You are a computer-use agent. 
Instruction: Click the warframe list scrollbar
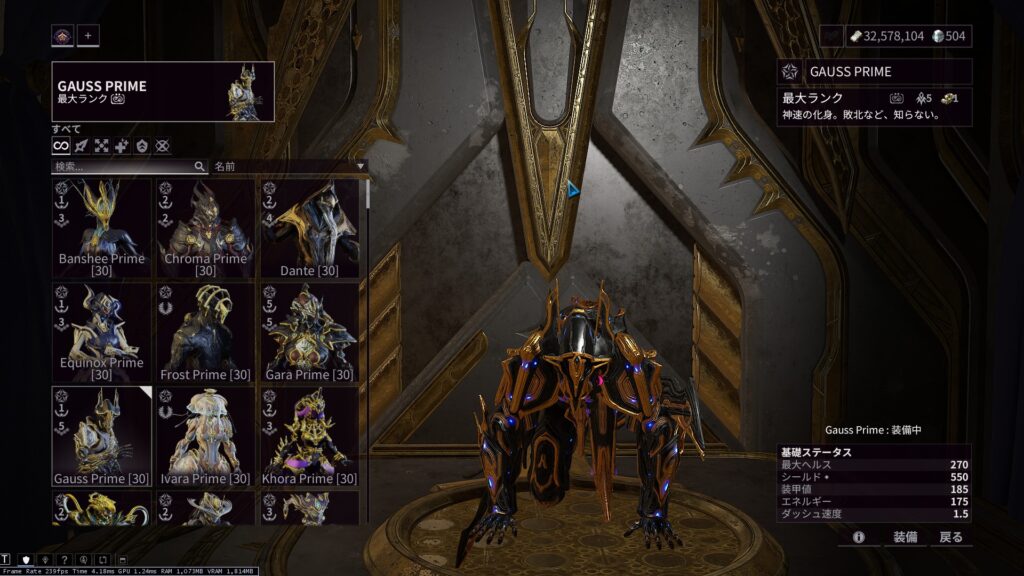[x=368, y=194]
